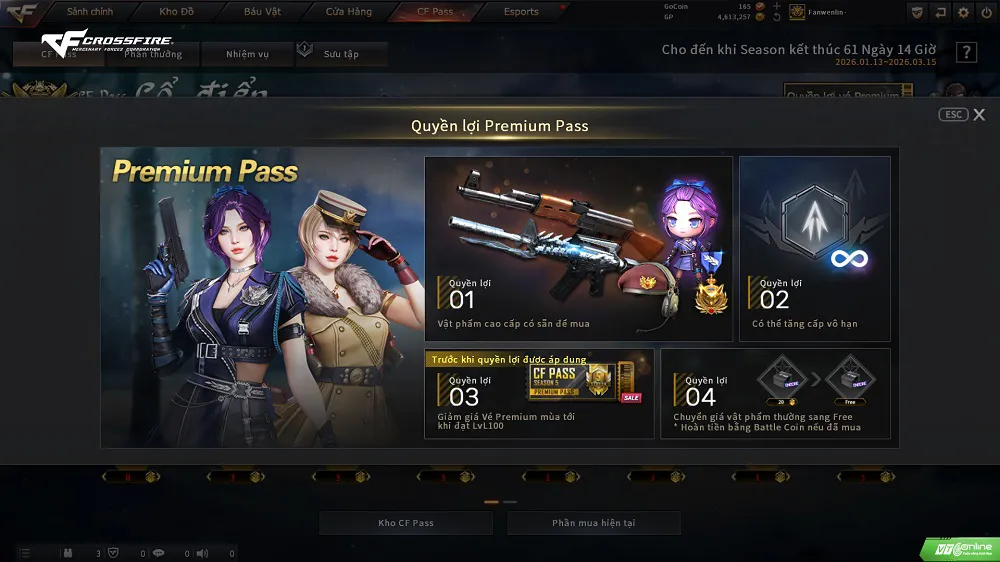
Task: Open the gear settings icon
Action: click(963, 12)
